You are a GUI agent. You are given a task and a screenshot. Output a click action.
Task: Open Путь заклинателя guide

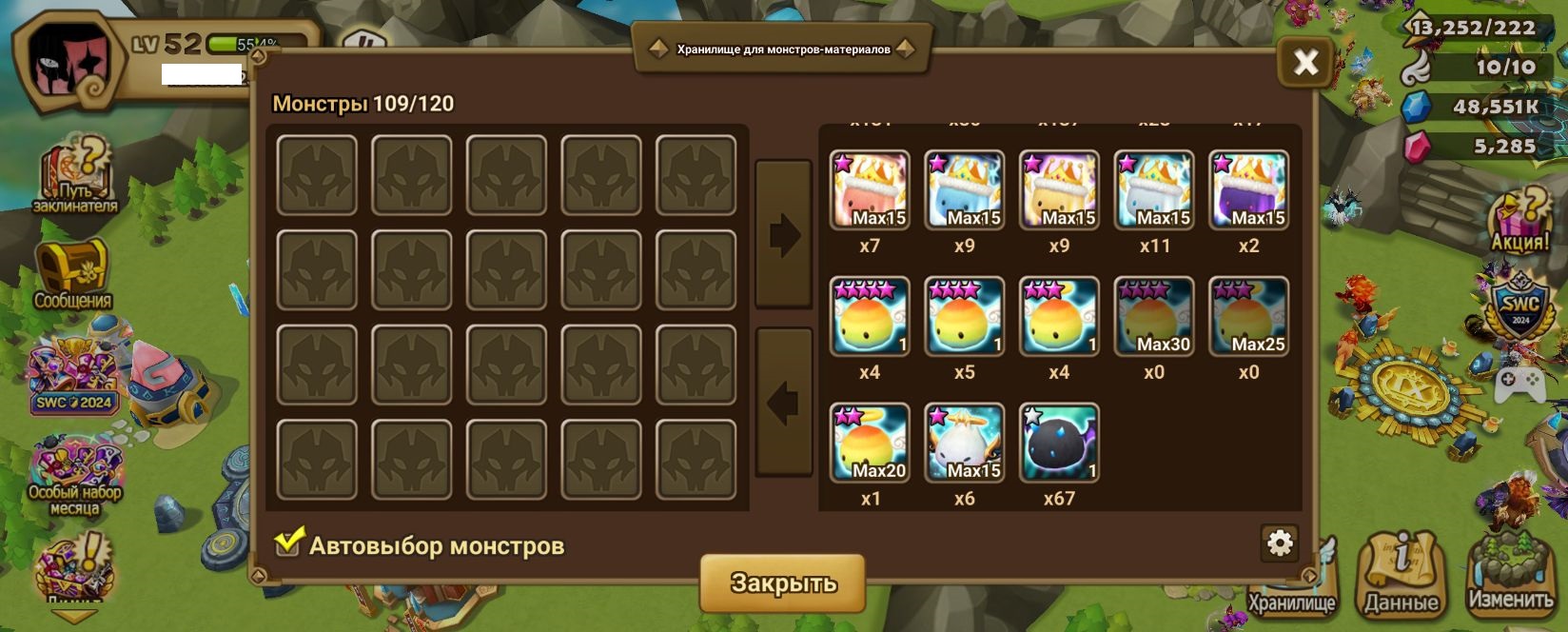click(x=74, y=175)
